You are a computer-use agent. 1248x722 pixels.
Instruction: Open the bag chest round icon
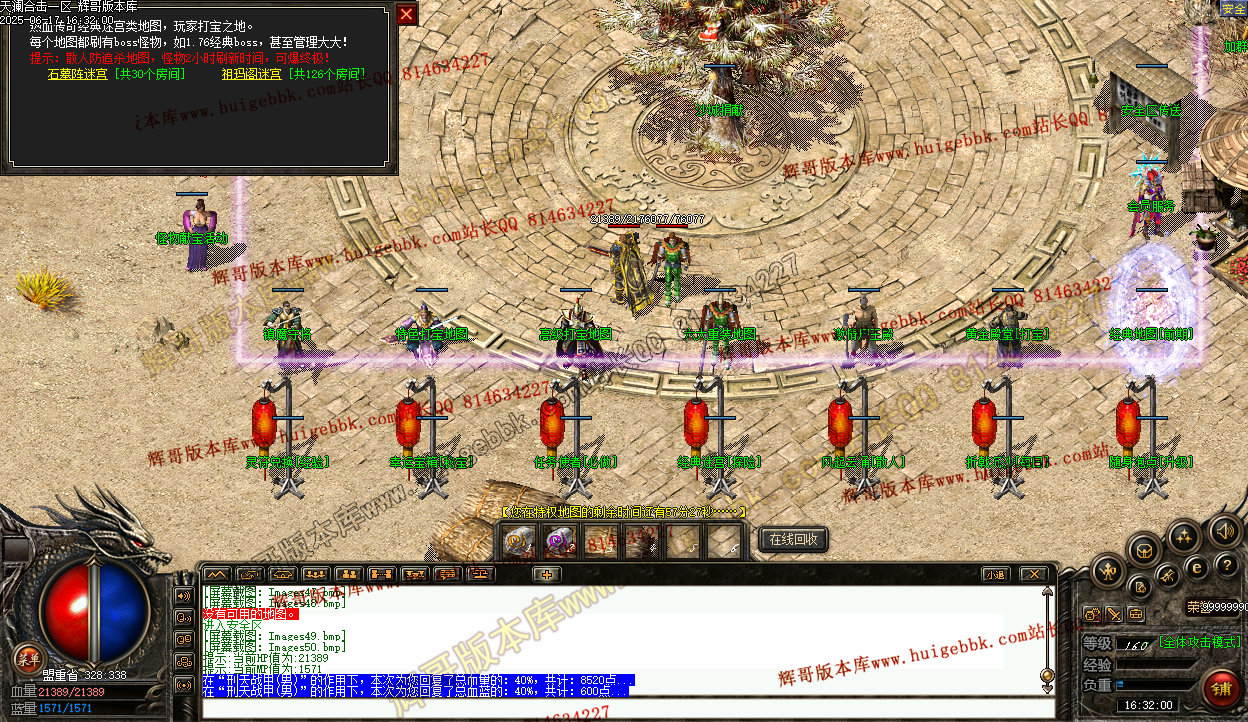[1144, 548]
